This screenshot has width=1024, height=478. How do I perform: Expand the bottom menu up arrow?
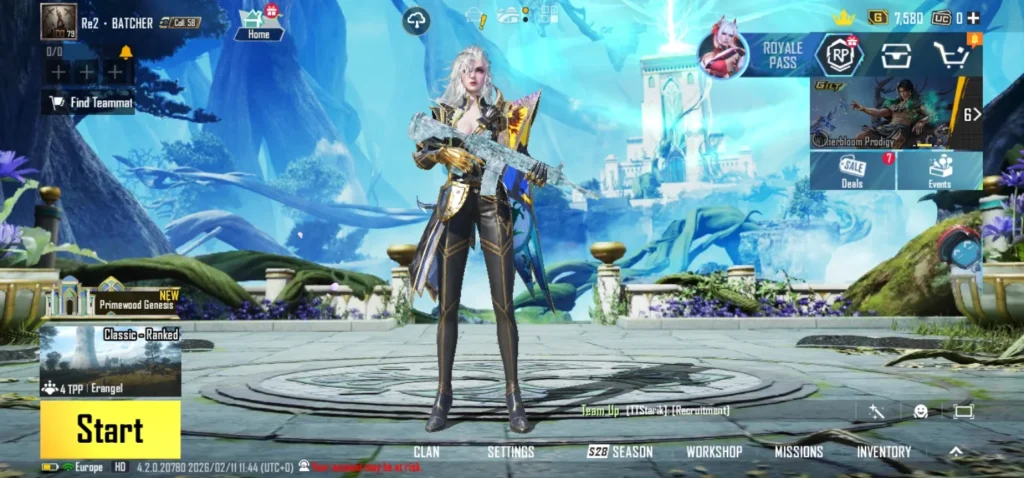point(956,452)
